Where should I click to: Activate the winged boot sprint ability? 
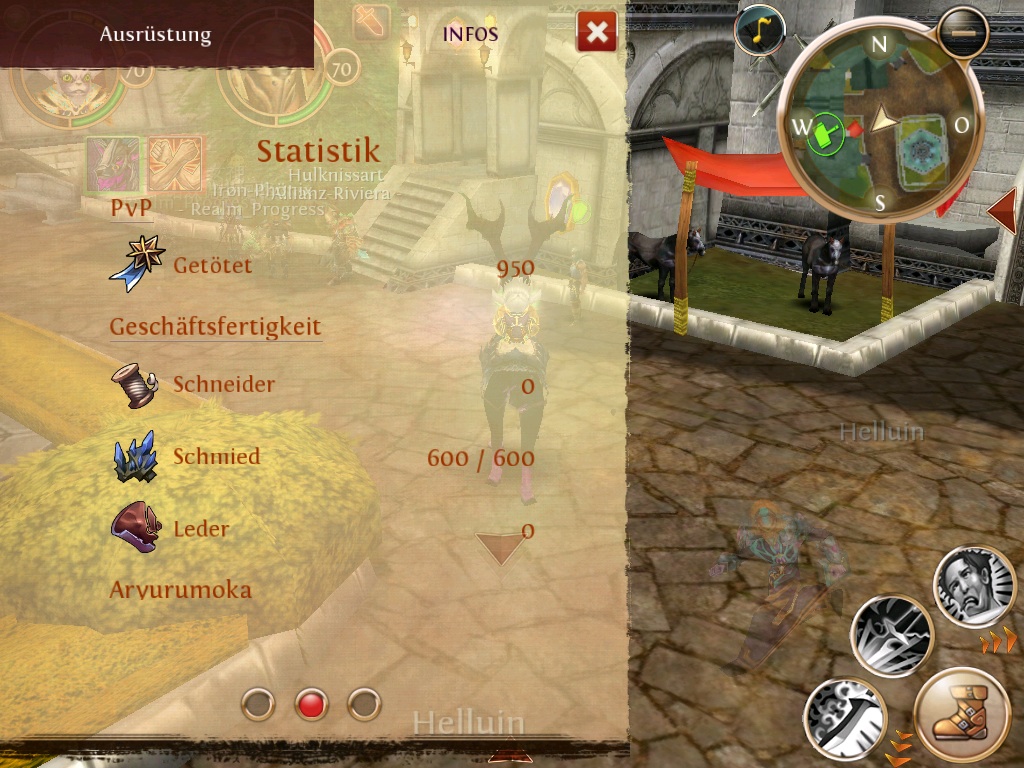click(961, 717)
